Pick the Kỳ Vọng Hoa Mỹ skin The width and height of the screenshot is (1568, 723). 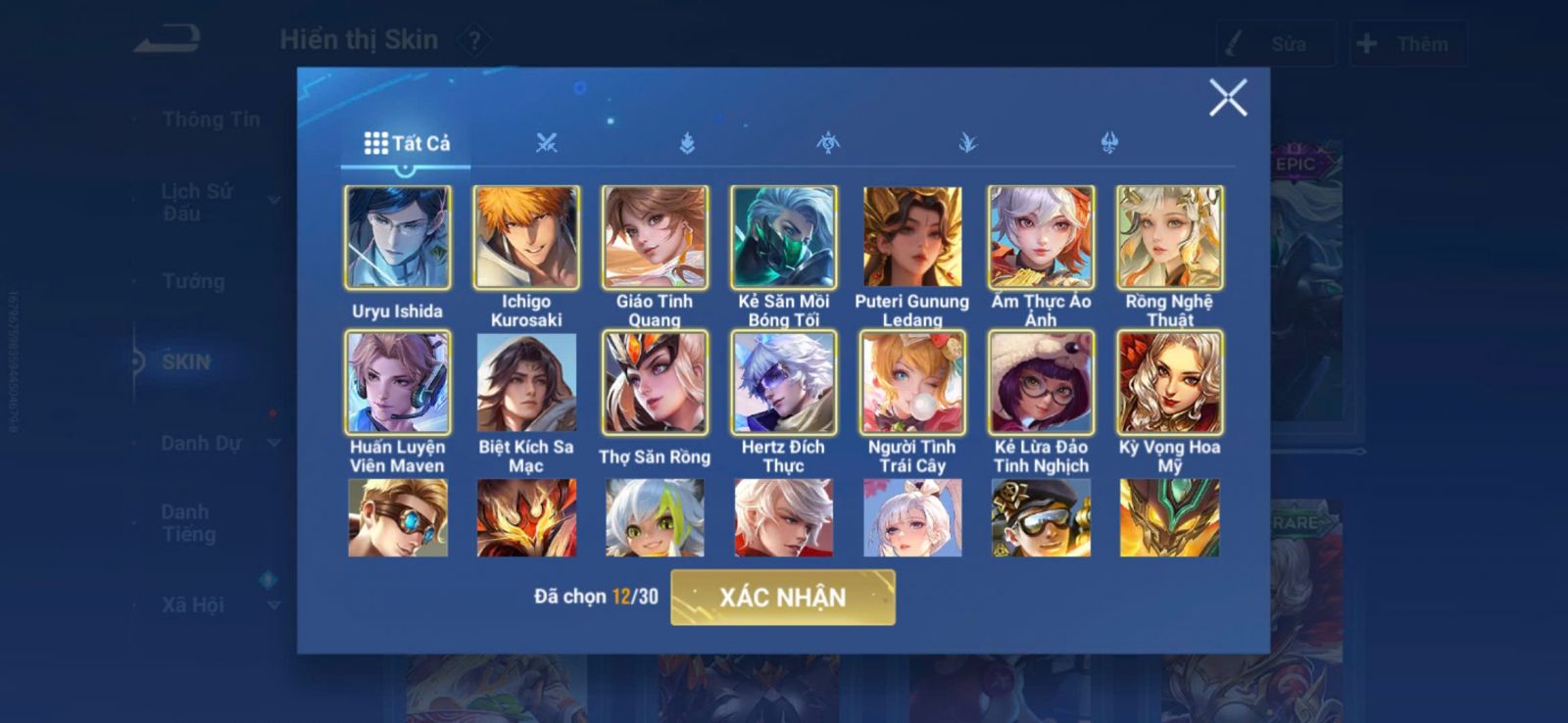tap(1169, 383)
